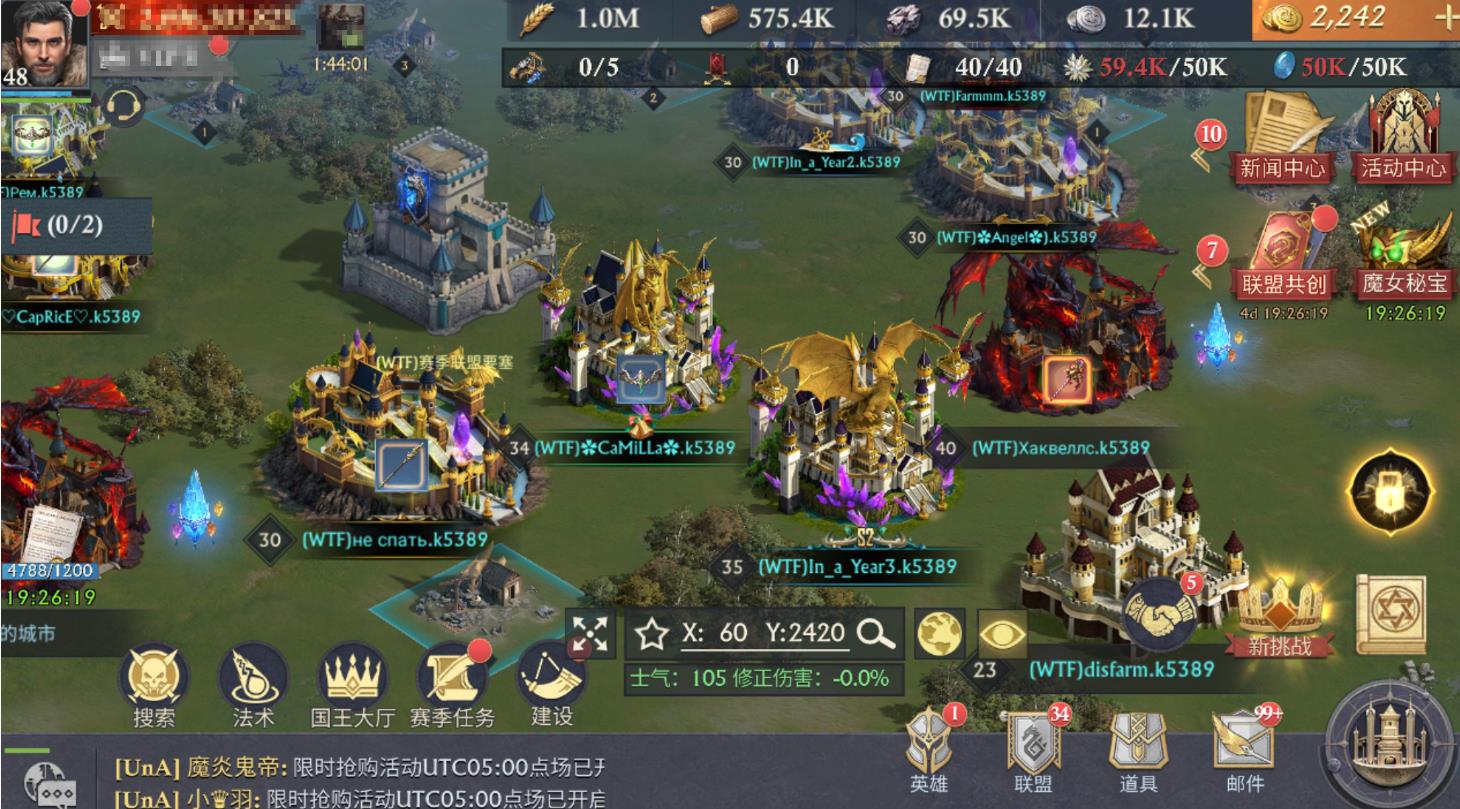Open the 联盟共创 alliance event

(1283, 255)
